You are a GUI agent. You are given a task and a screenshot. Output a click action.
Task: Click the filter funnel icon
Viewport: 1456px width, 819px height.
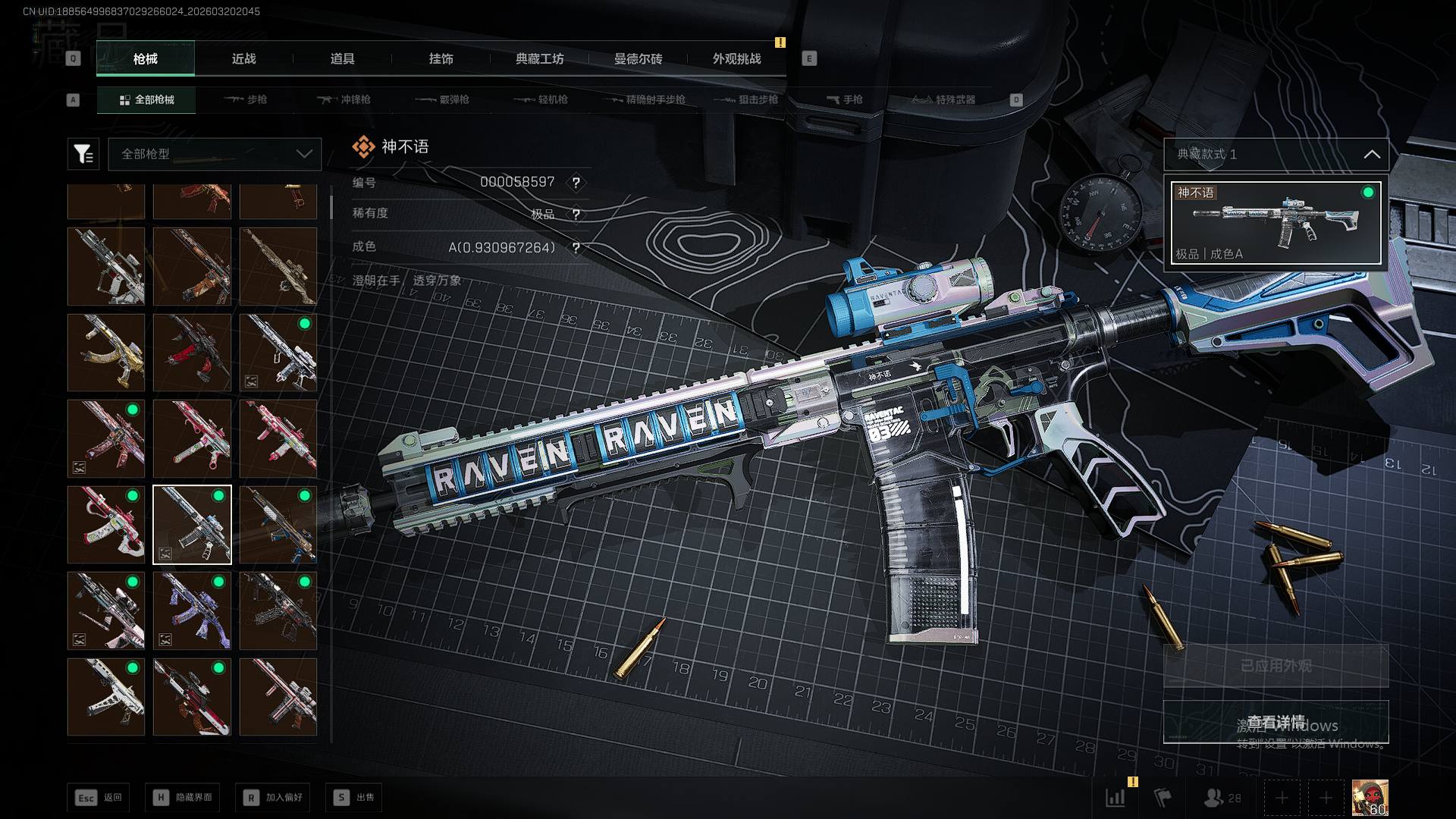click(x=83, y=154)
